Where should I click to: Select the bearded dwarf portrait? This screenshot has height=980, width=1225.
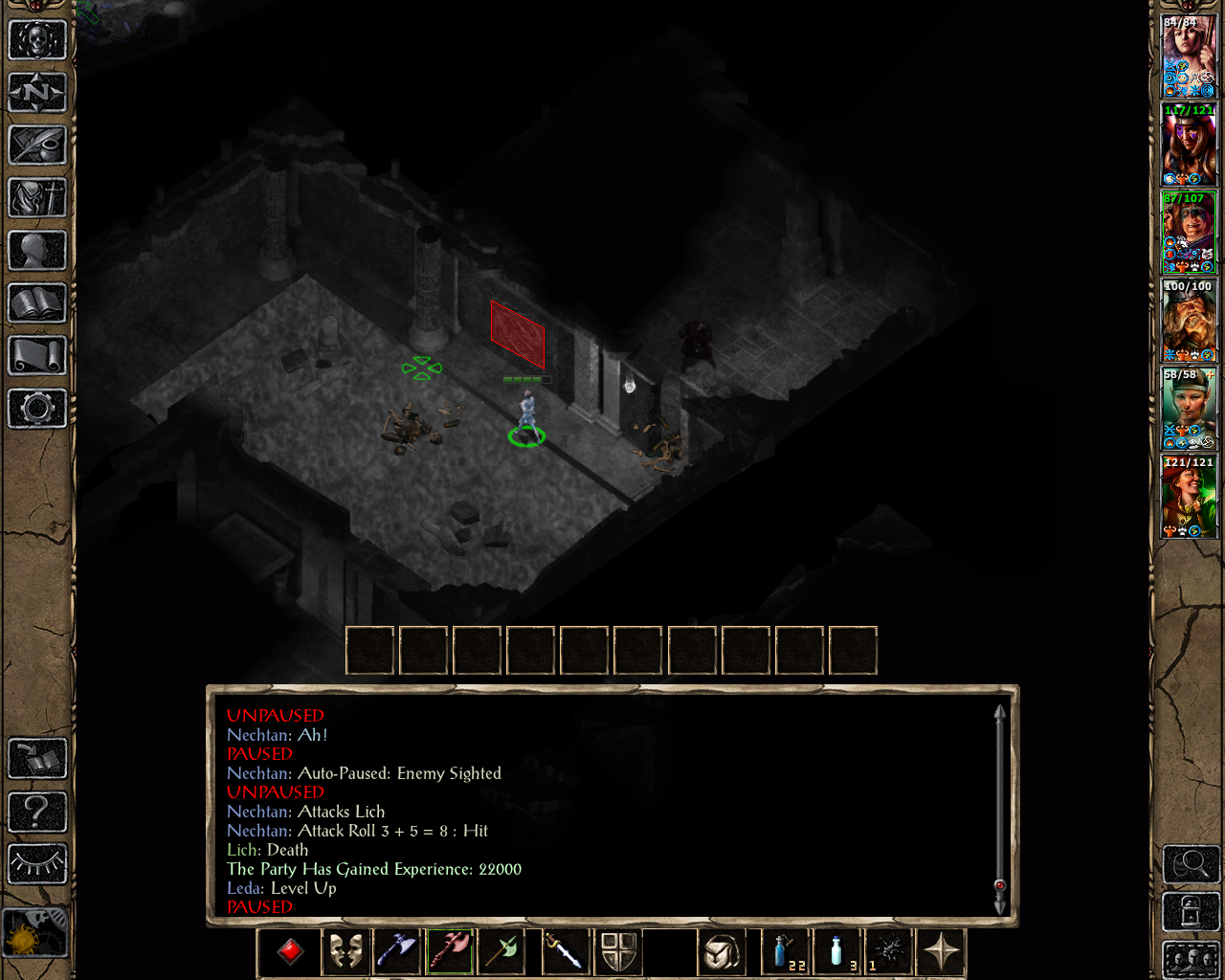[x=1189, y=321]
